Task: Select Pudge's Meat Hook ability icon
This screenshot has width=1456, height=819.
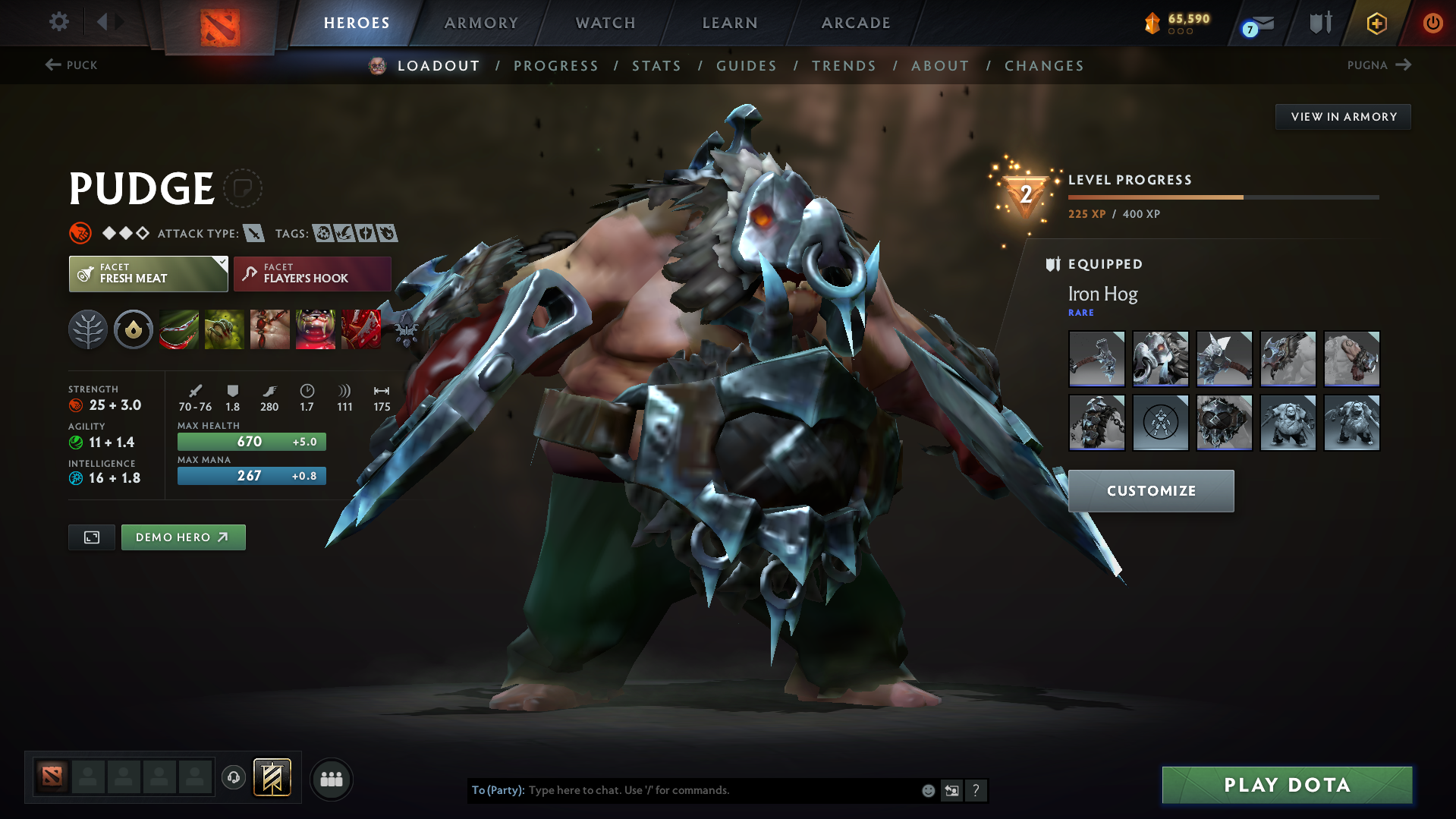Action: coord(179,329)
